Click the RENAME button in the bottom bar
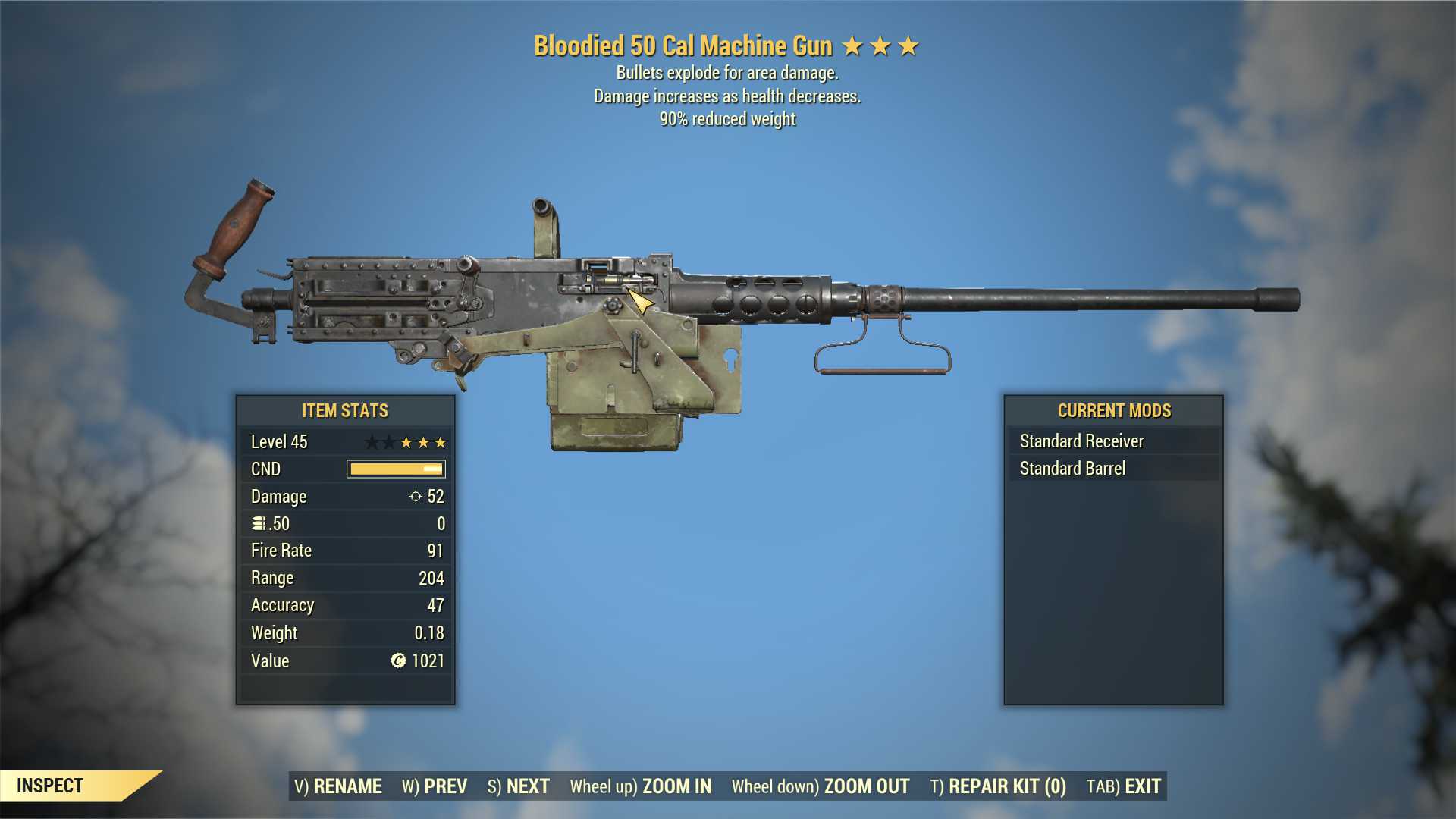 pyautogui.click(x=338, y=786)
